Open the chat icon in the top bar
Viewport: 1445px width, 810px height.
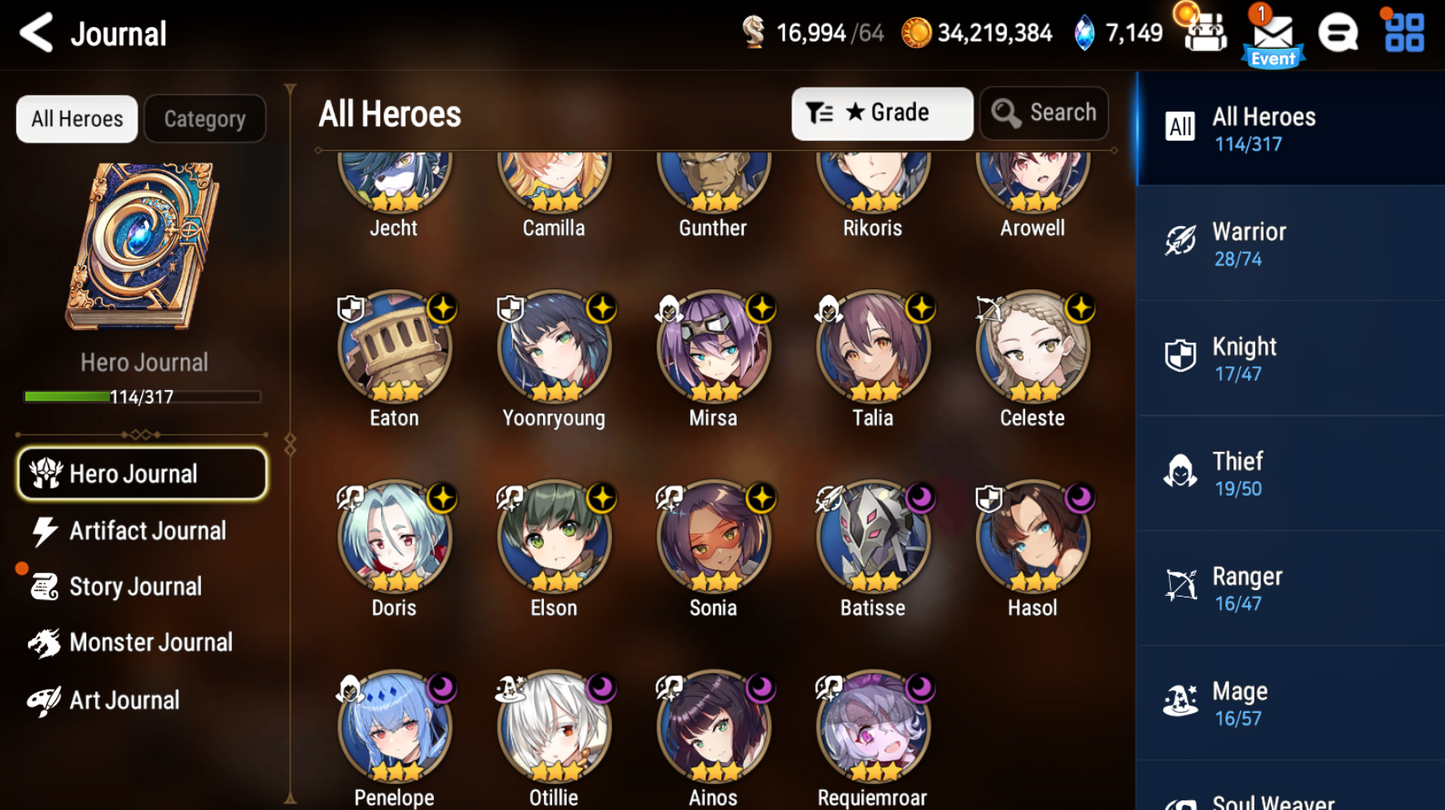click(1339, 32)
